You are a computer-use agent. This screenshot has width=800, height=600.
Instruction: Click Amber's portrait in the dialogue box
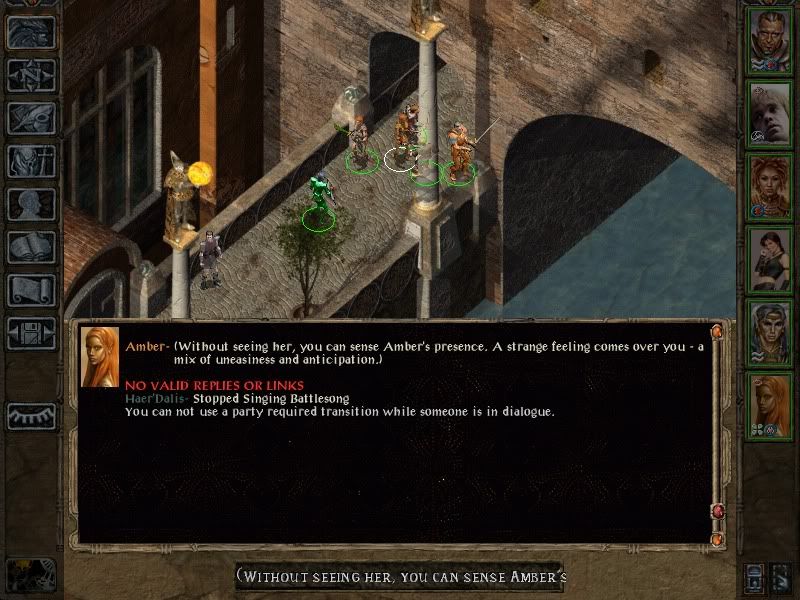point(99,357)
